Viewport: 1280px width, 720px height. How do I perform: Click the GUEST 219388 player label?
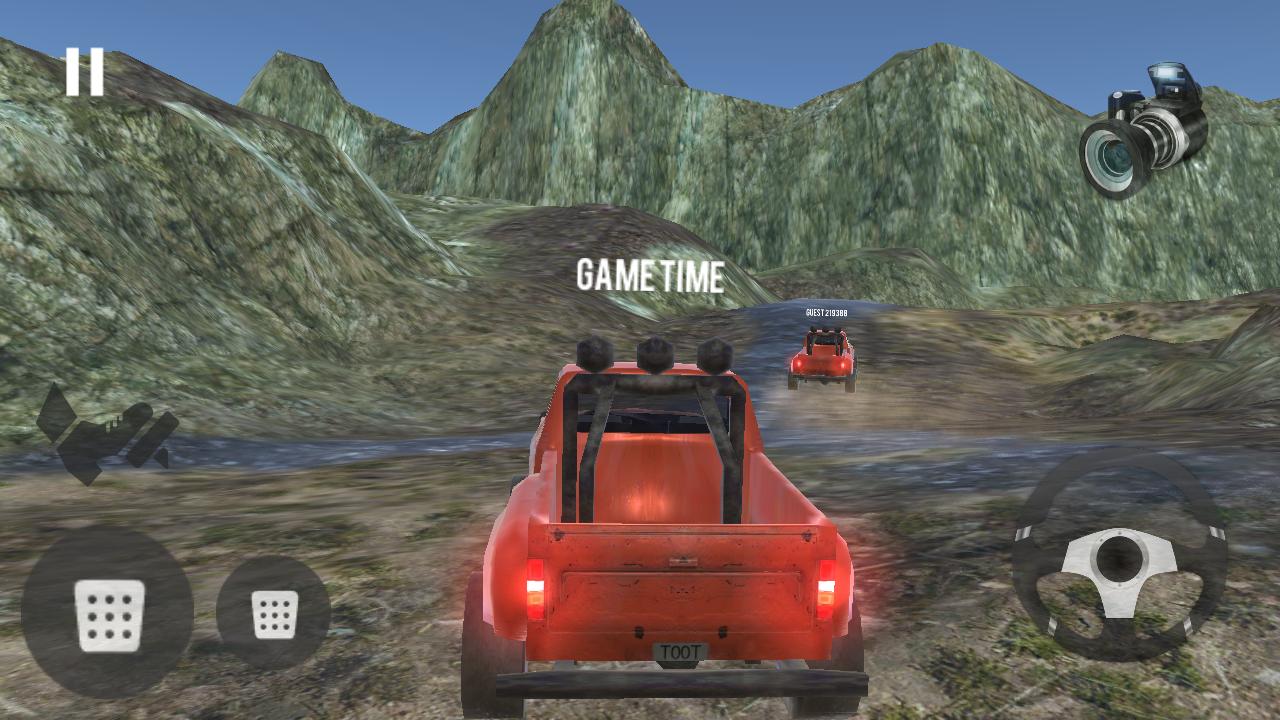point(825,314)
